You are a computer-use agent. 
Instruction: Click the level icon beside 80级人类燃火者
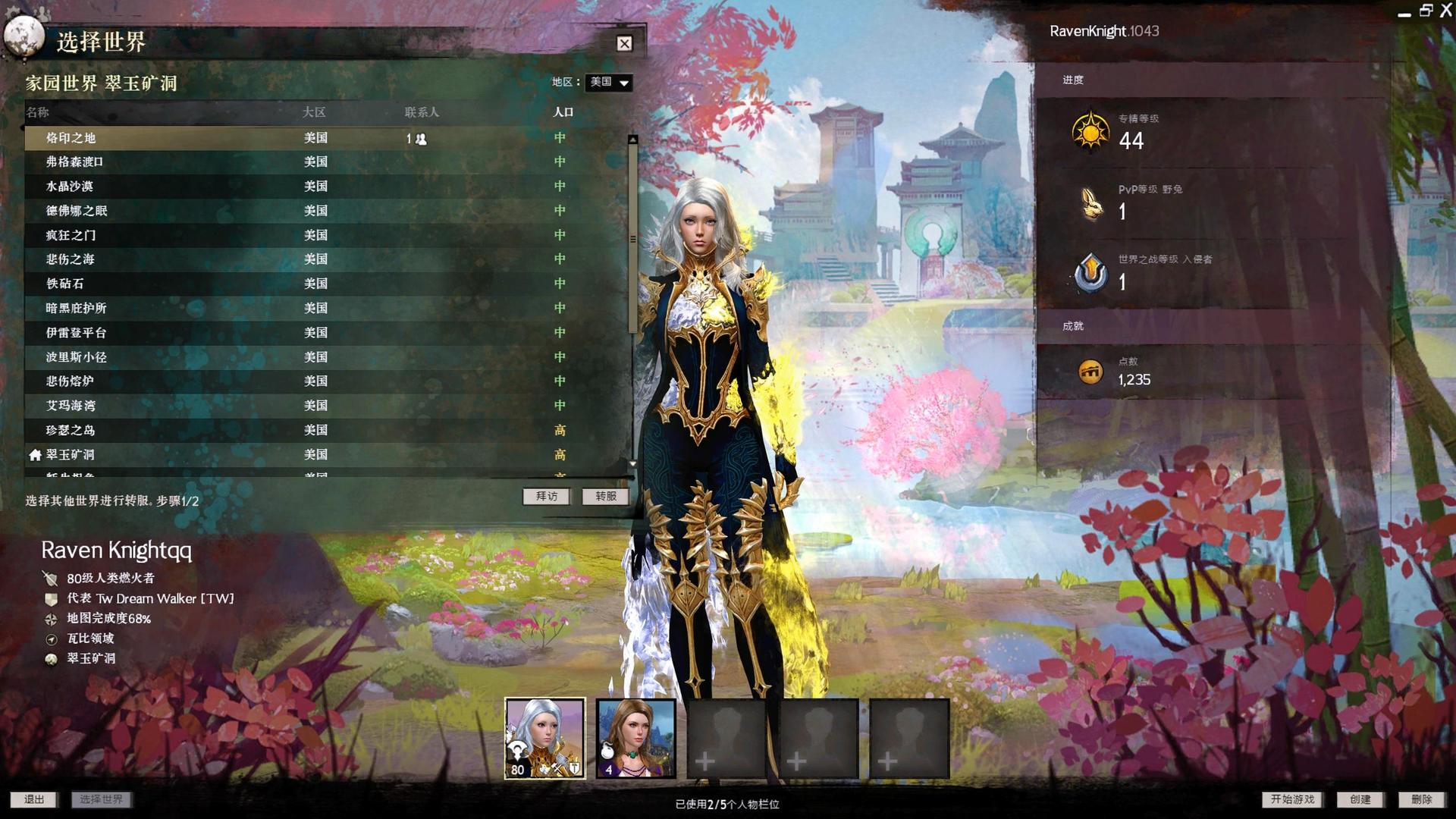(x=51, y=578)
